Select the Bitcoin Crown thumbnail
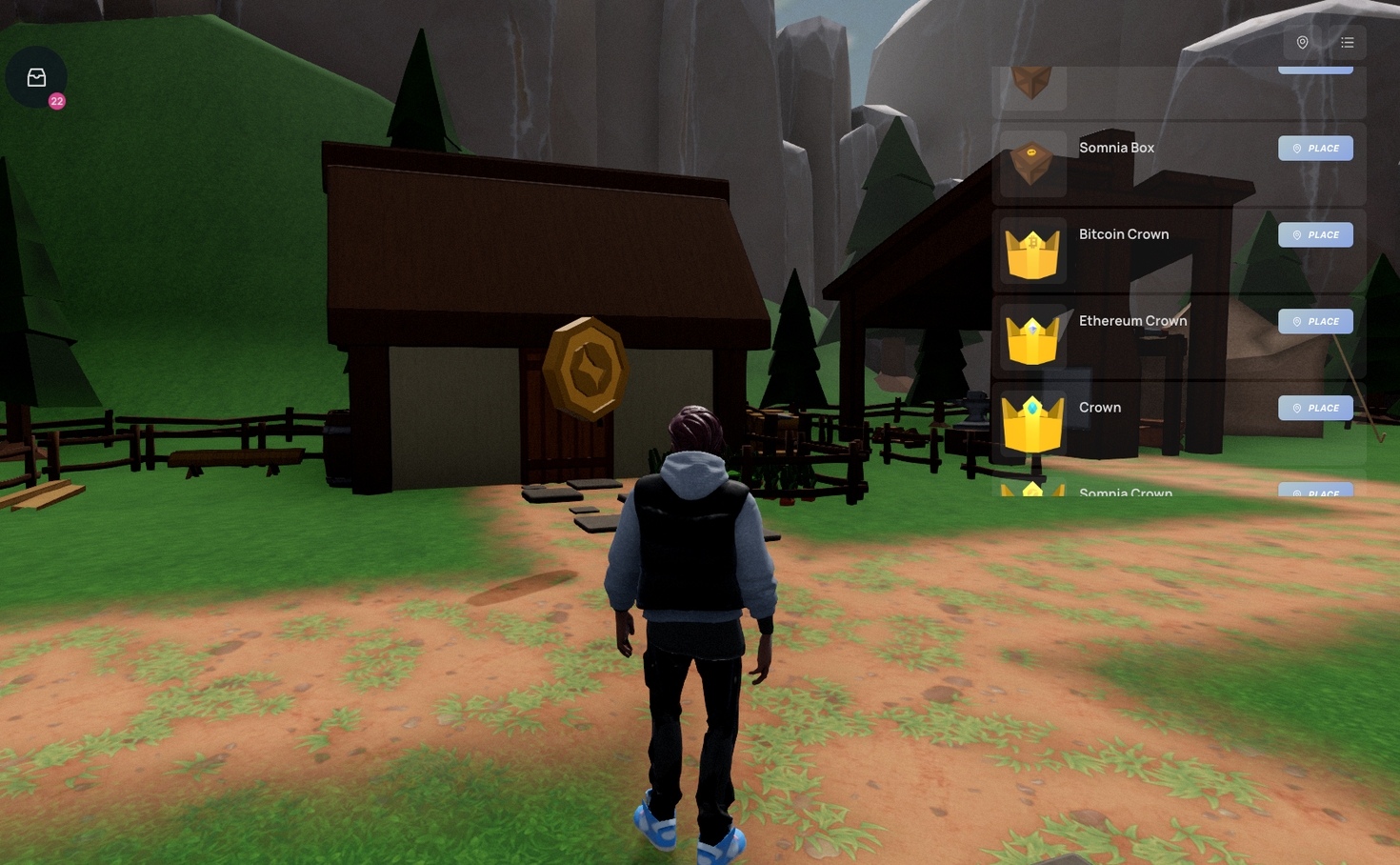Screen dimensions: 1400x865 coord(1032,251)
